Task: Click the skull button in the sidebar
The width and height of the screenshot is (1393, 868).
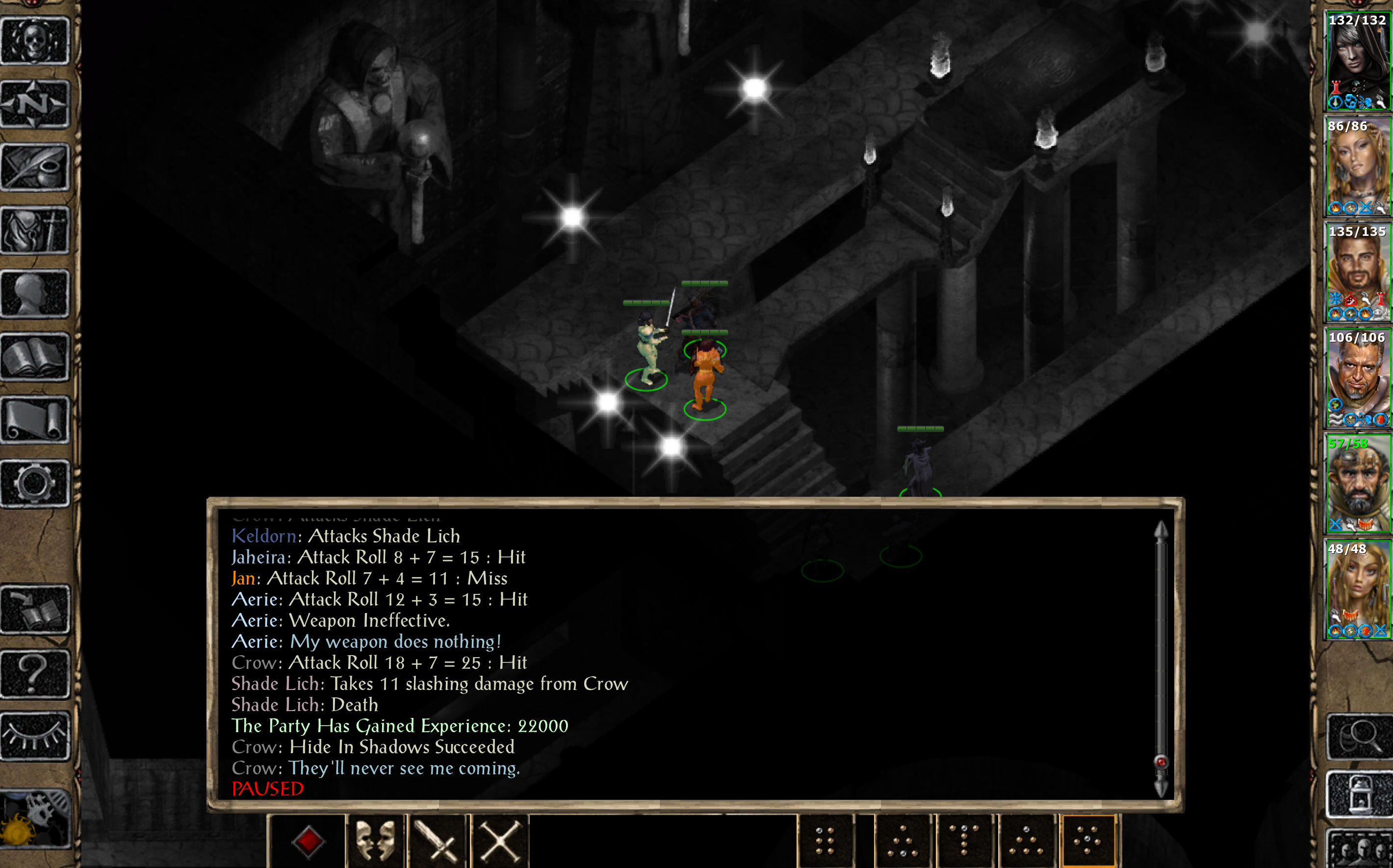Action: click(x=35, y=41)
